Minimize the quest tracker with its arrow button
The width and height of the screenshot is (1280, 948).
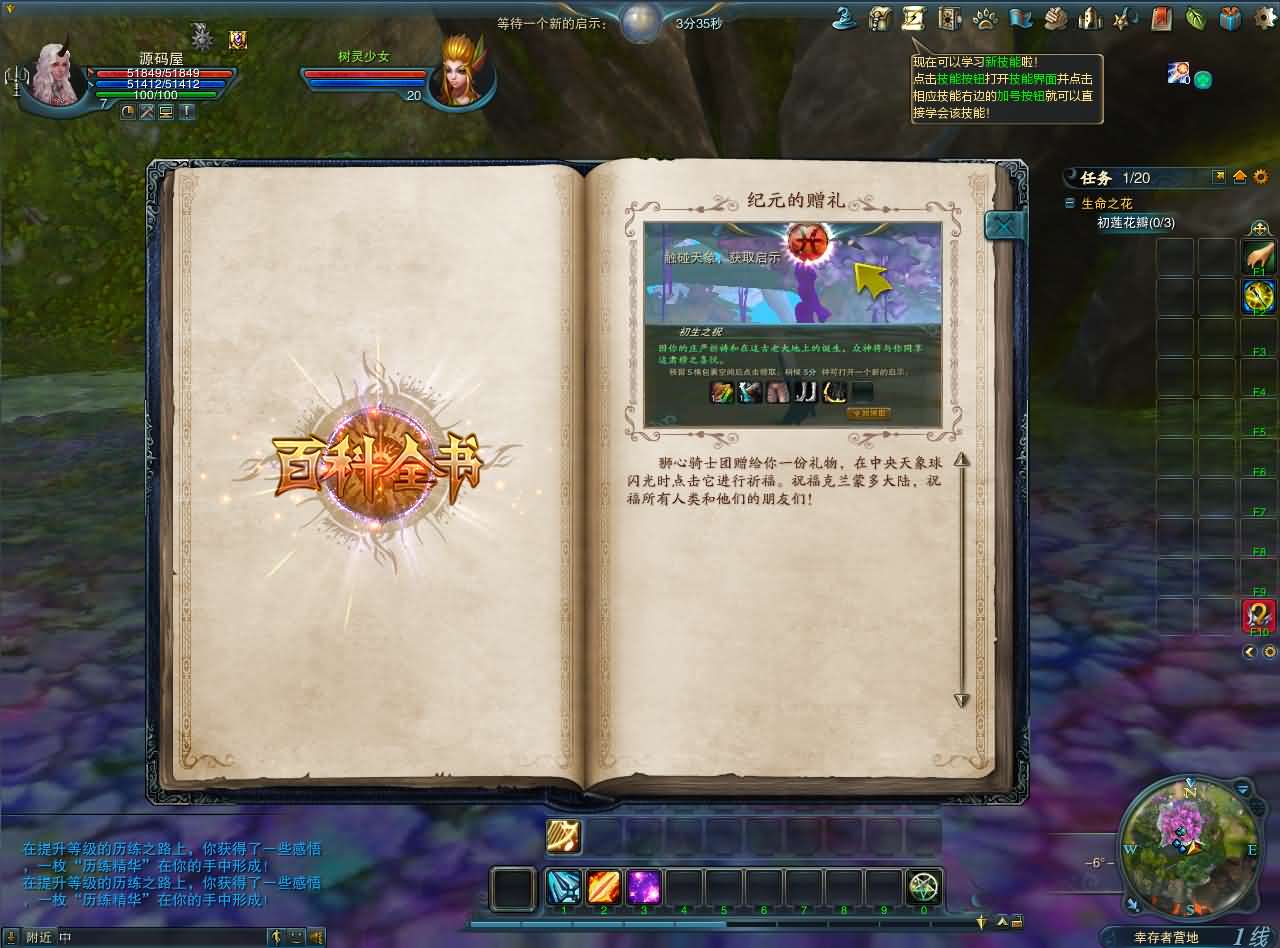(1241, 177)
